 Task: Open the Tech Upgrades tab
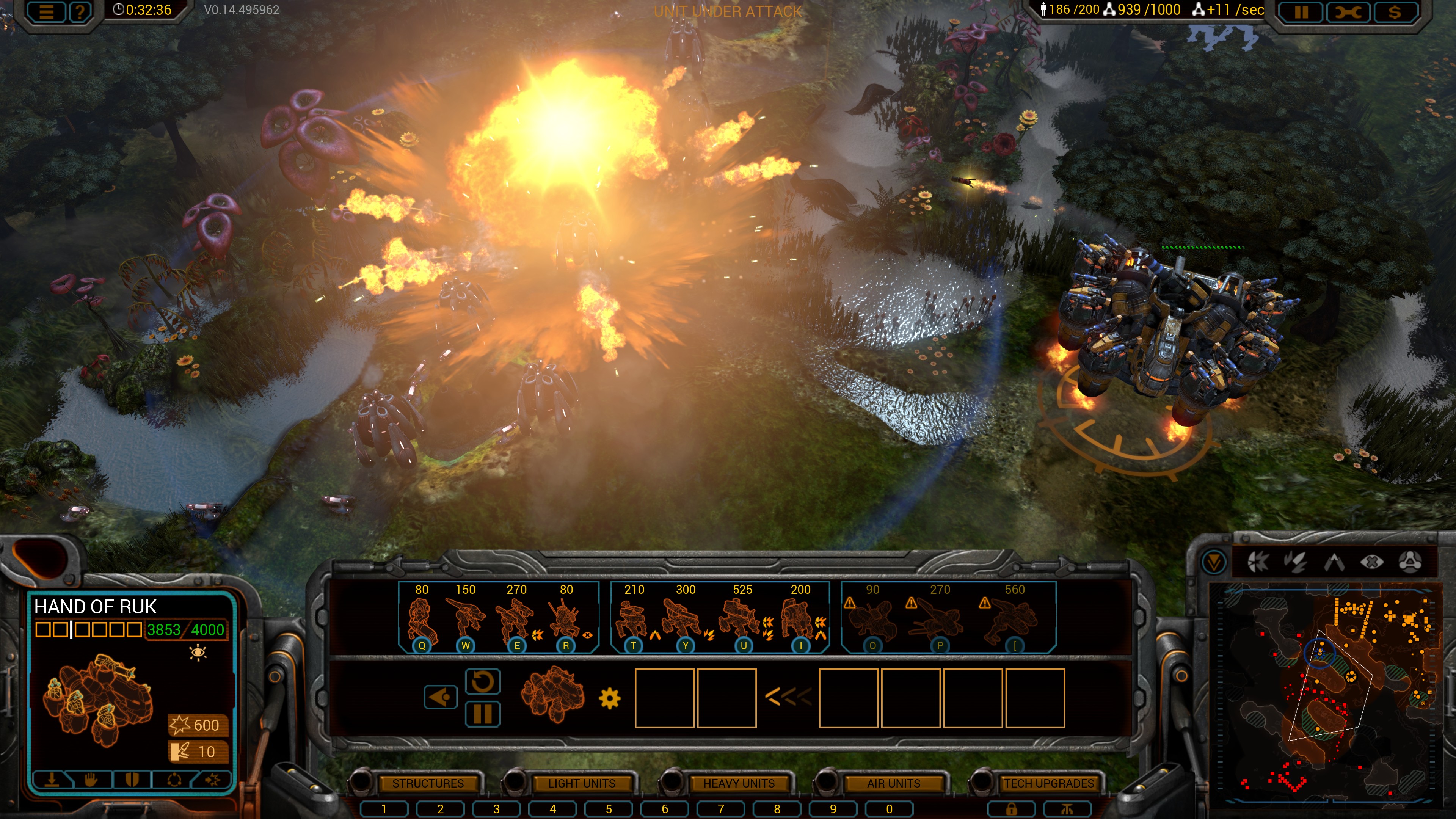coord(1048,783)
